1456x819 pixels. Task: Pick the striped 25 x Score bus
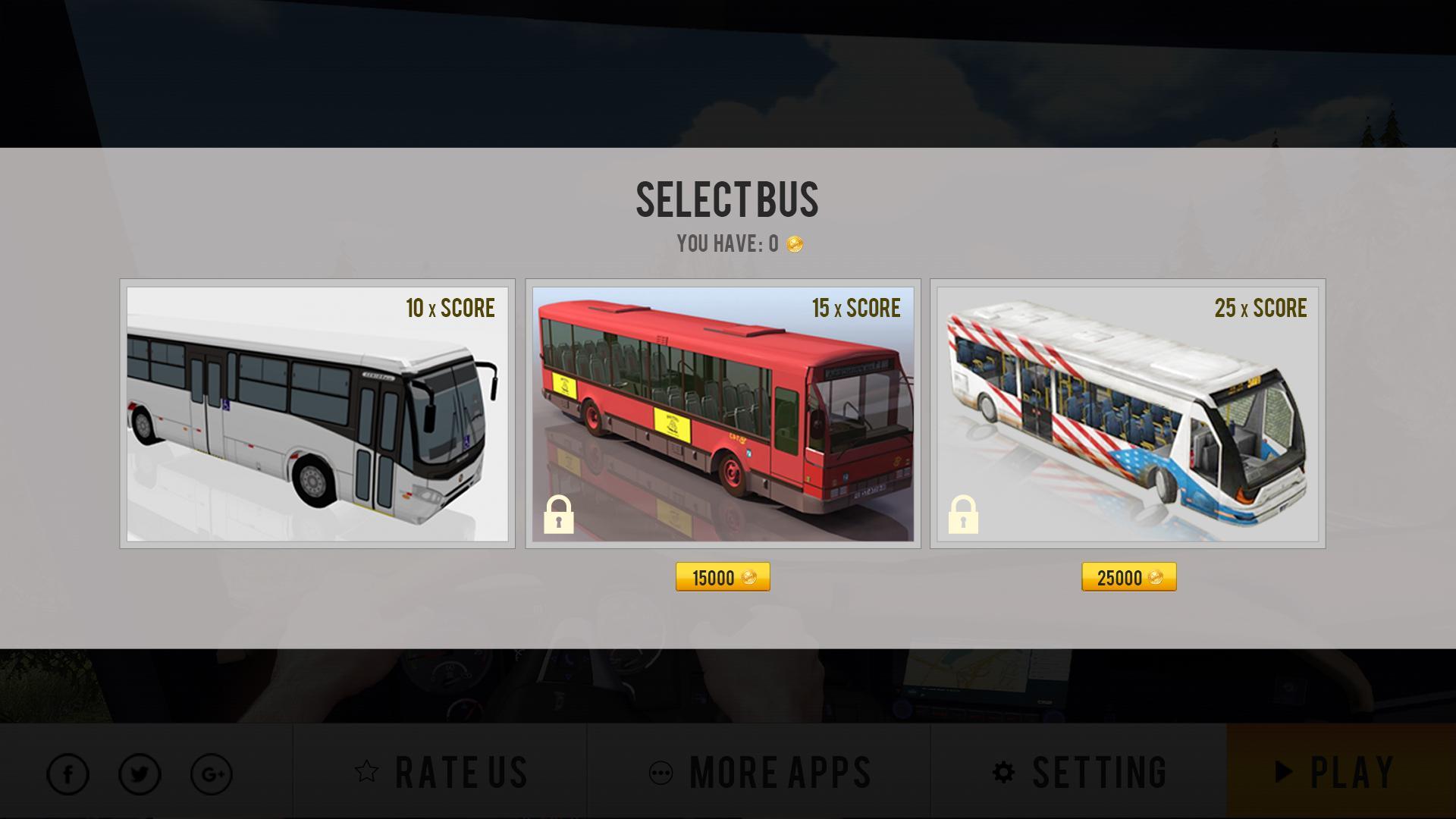tap(1128, 413)
